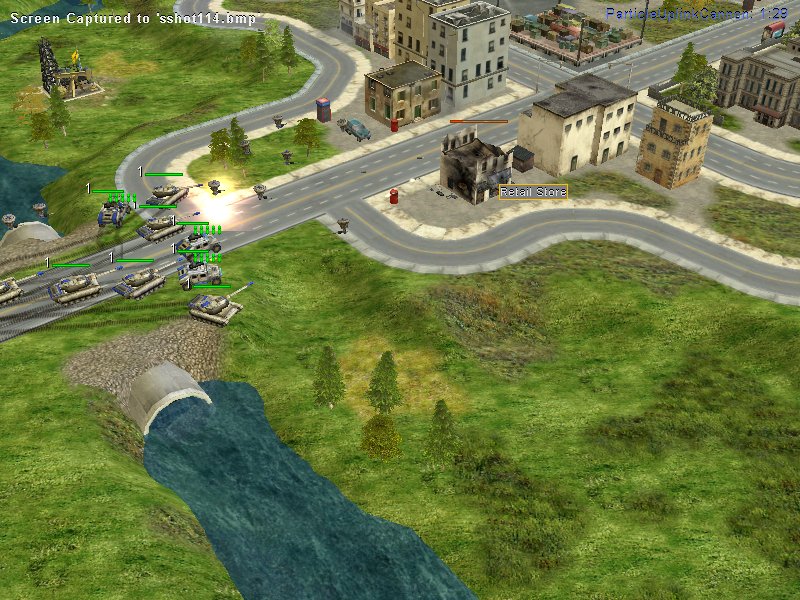Select the tank on the grass below the road
The height and width of the screenshot is (600, 800).
tap(214, 308)
